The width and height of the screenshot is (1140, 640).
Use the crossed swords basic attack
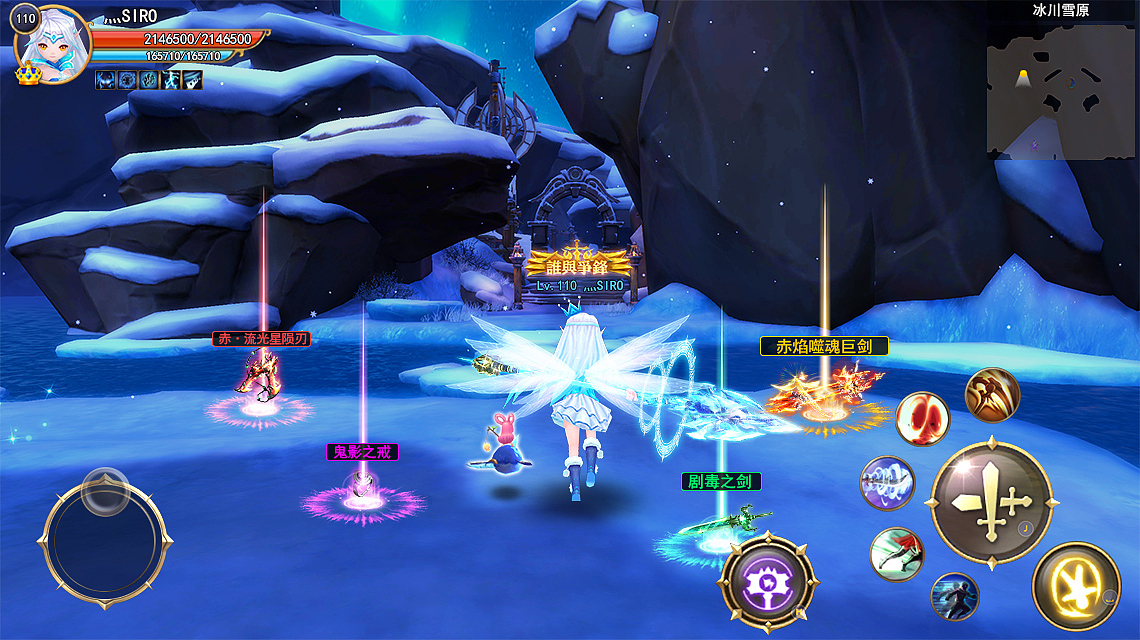(x=991, y=501)
